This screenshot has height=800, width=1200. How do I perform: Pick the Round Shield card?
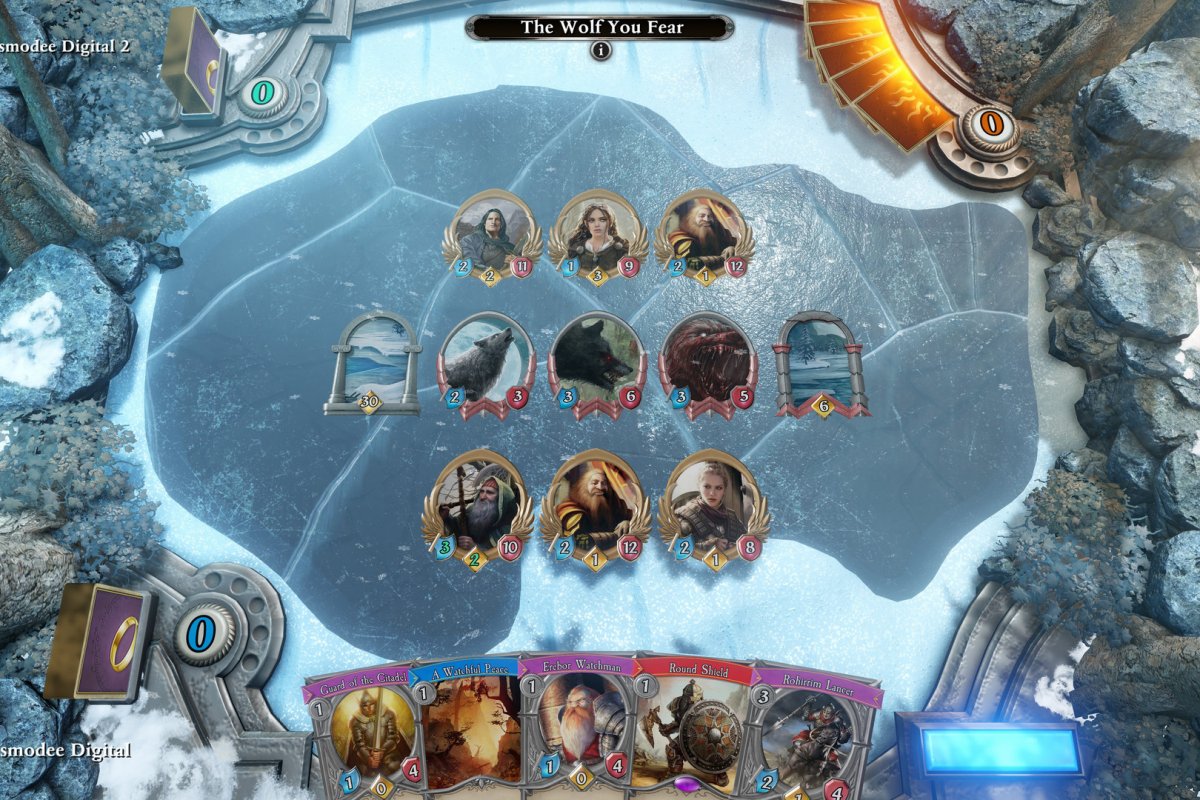tap(692, 730)
